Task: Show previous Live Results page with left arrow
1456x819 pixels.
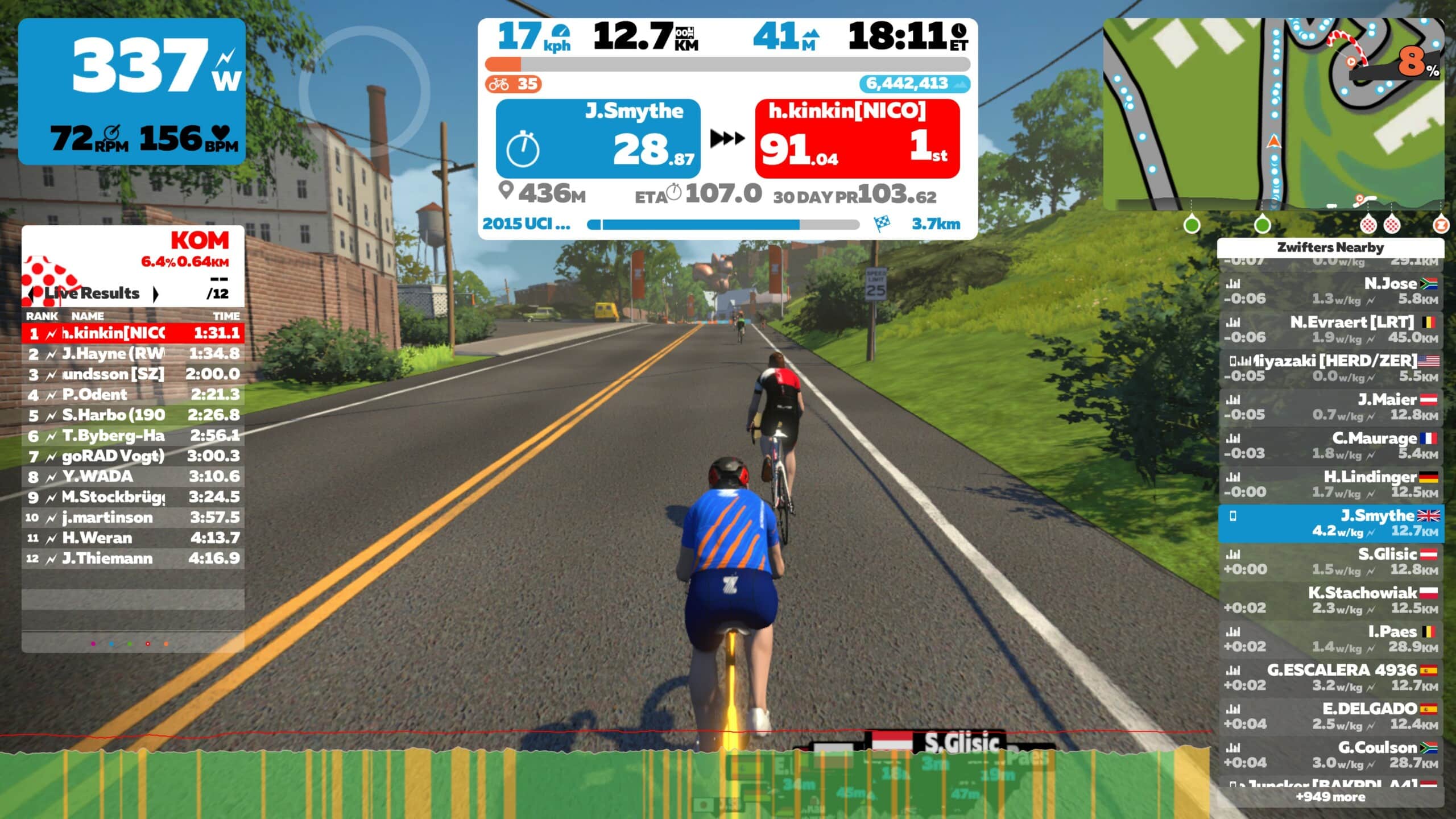Action: pyautogui.click(x=32, y=293)
